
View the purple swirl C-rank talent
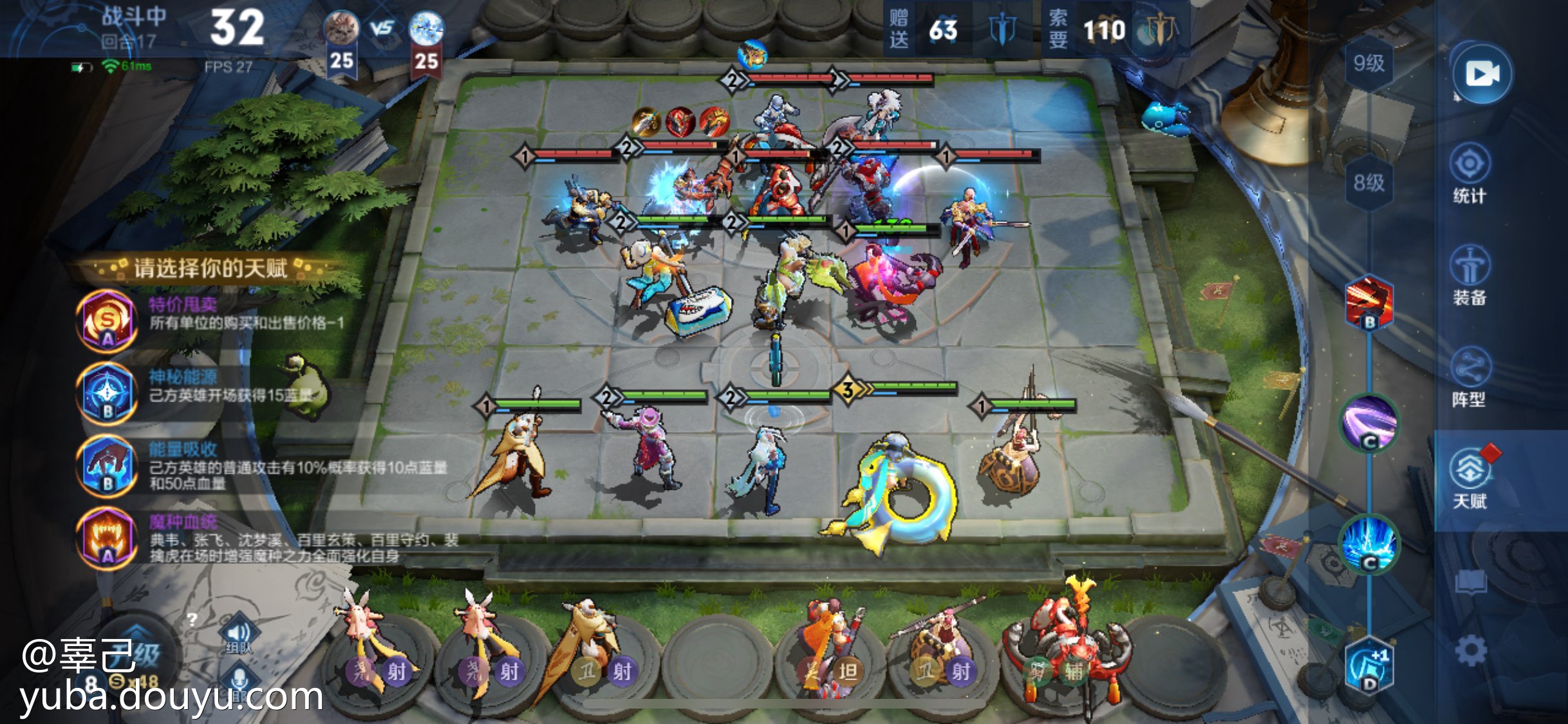coord(1369,423)
